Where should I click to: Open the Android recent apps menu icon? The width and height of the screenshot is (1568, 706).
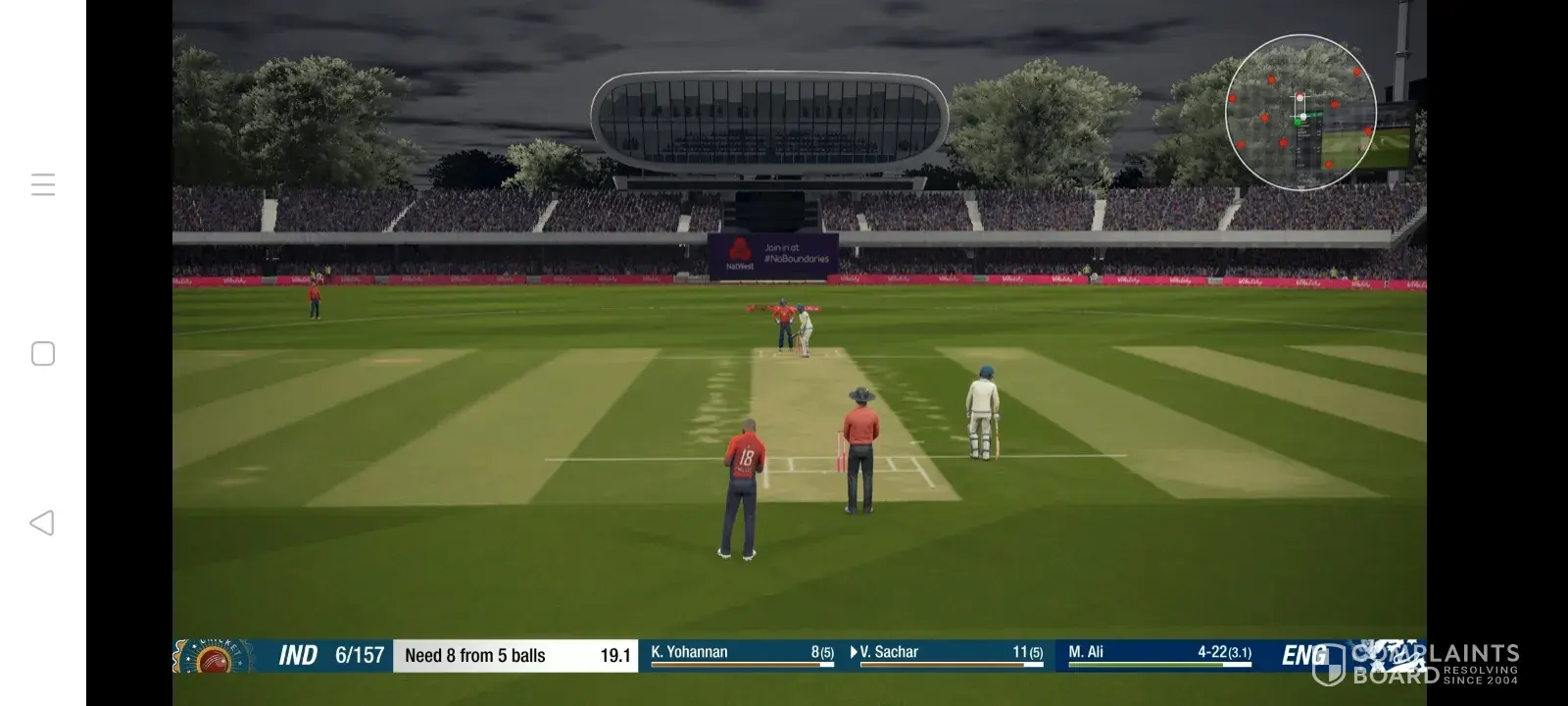[43, 184]
